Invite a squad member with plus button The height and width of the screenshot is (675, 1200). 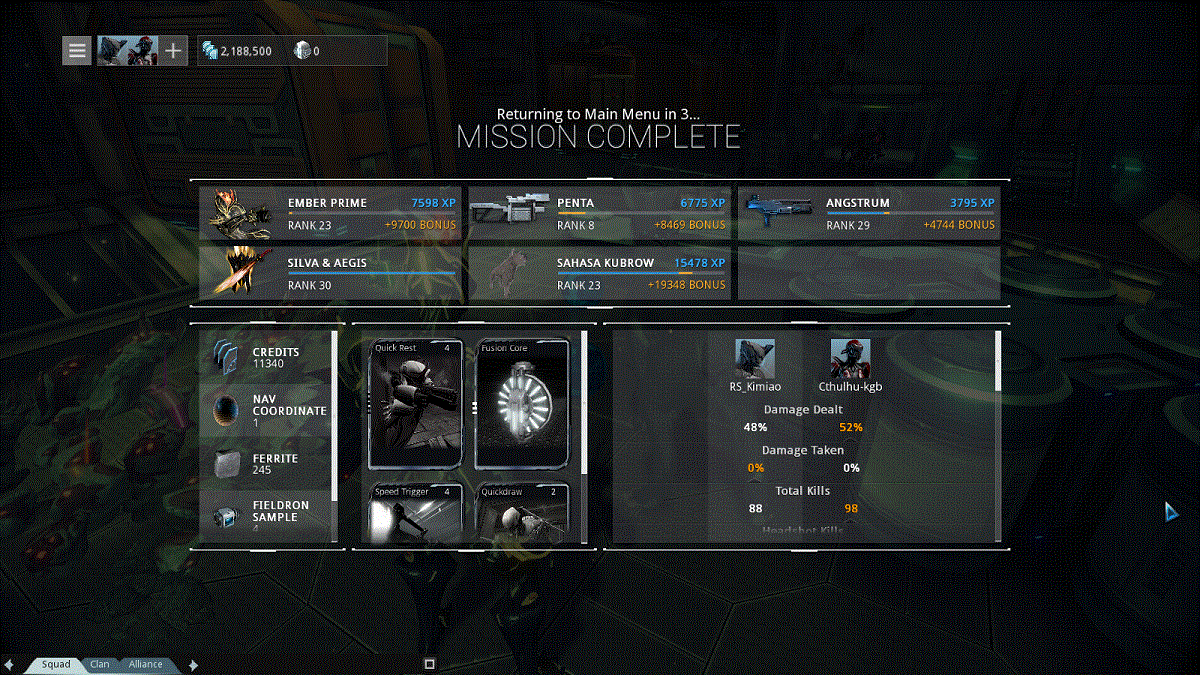click(174, 50)
